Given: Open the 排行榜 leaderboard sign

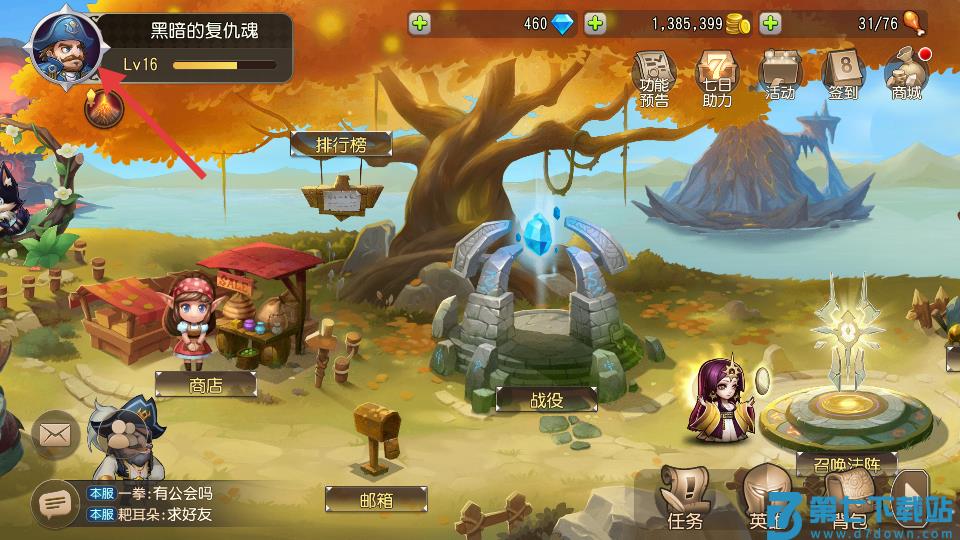Looking at the screenshot, I should pos(341,144).
